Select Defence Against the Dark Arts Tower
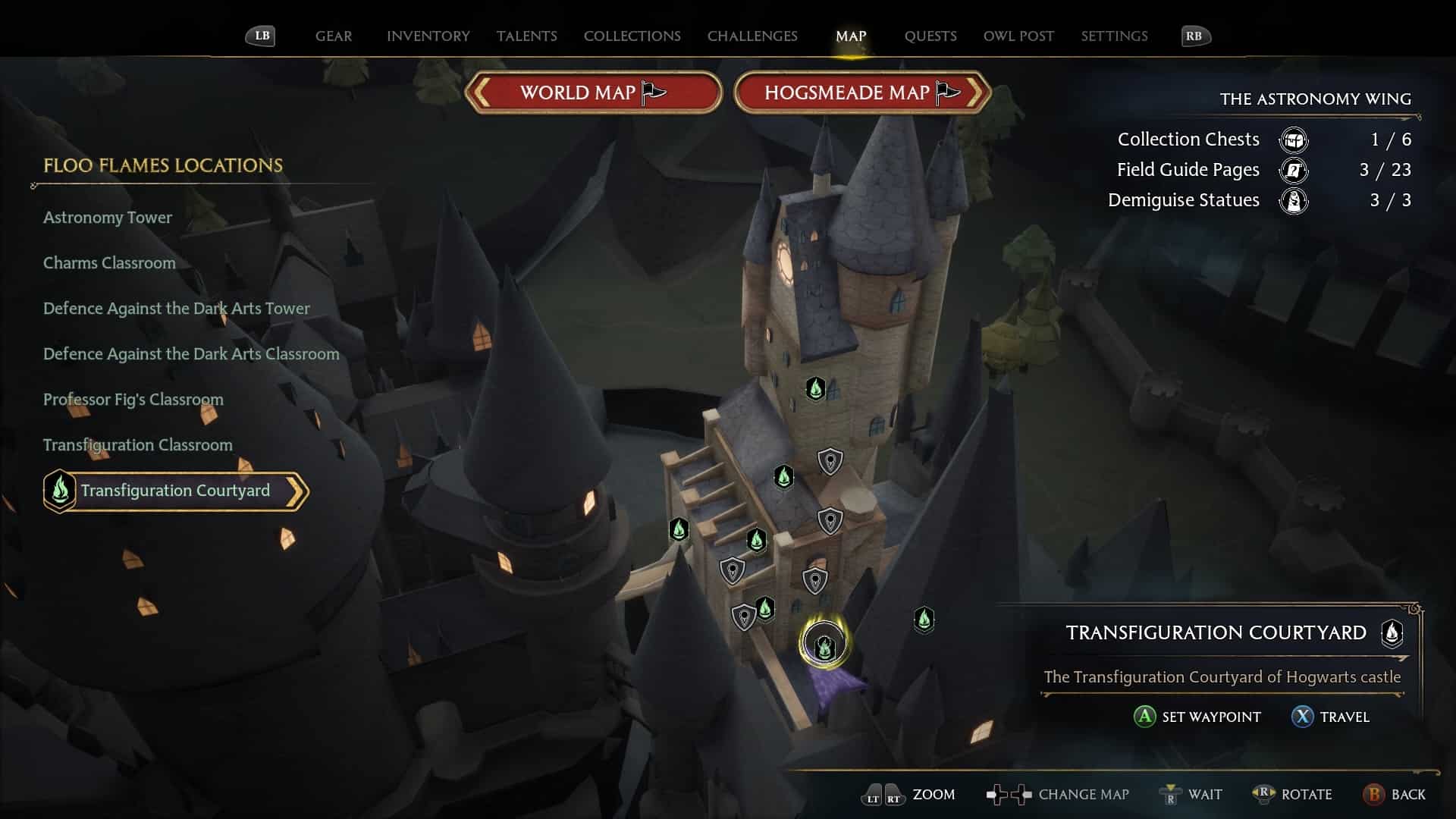Image resolution: width=1456 pixels, height=819 pixels. 177,309
